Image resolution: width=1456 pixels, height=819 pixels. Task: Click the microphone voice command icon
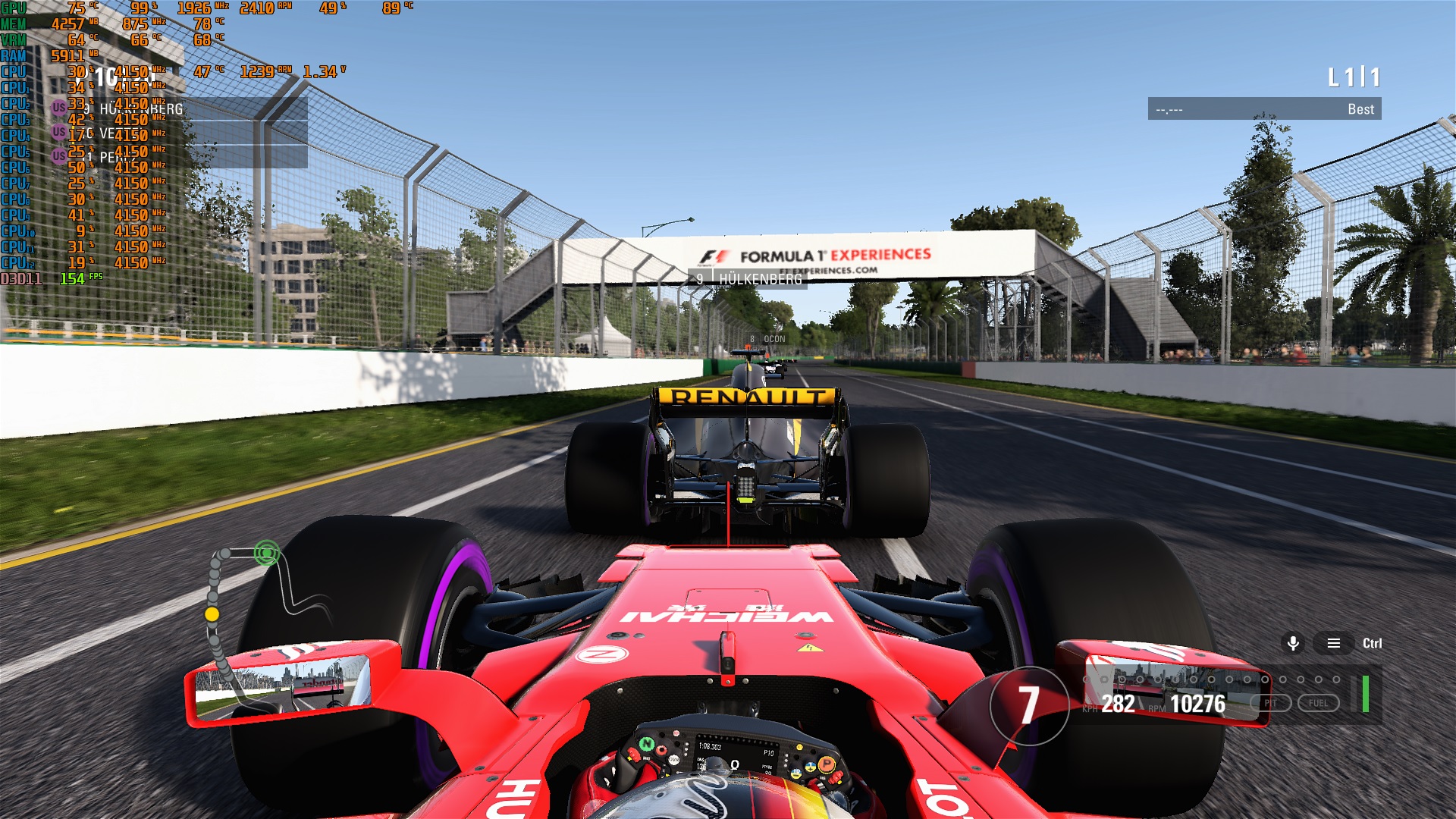tap(1293, 643)
